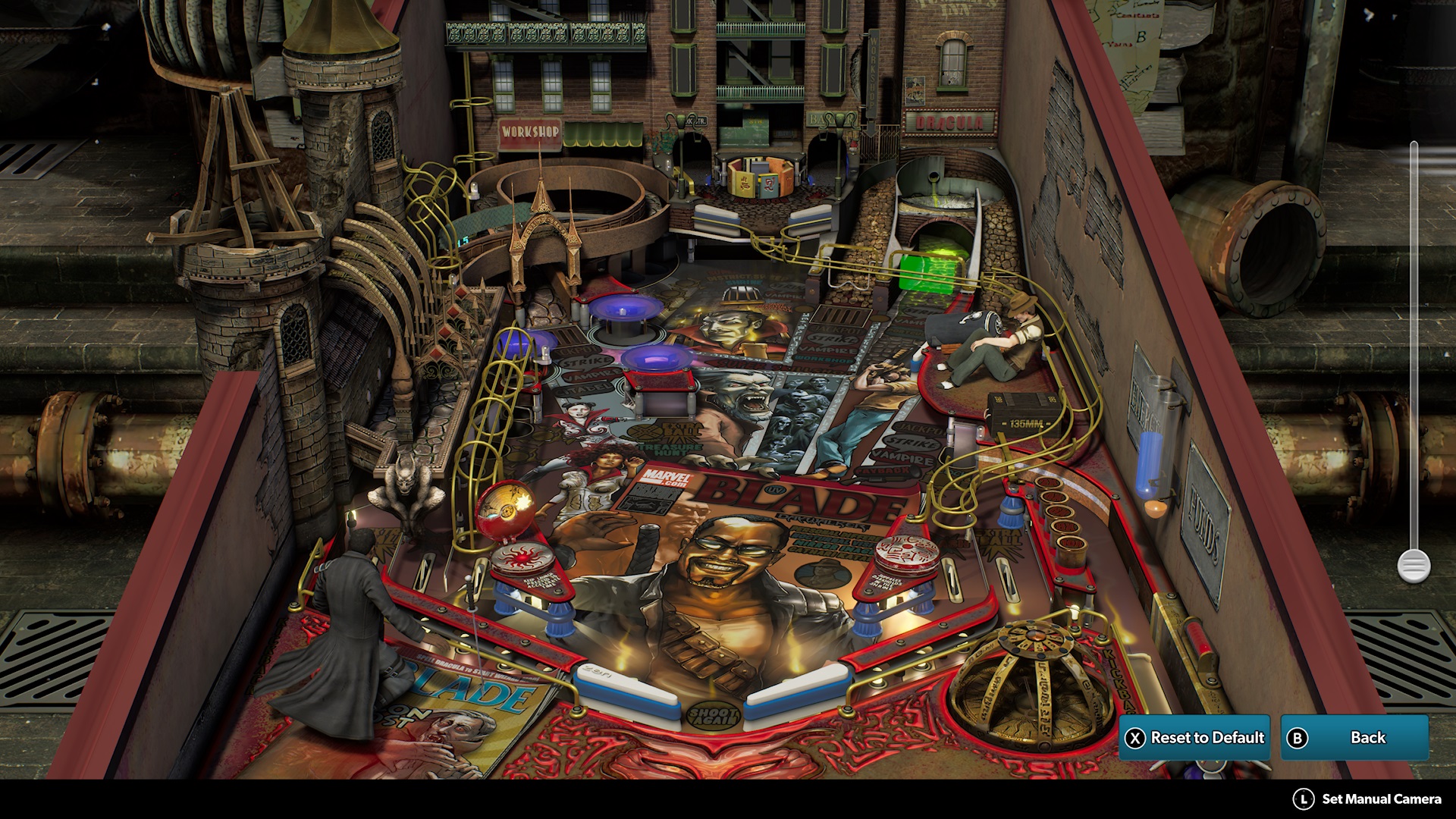Click the Marvel.com logo on the playfield
Screen dimensions: 1456x819
667,478
